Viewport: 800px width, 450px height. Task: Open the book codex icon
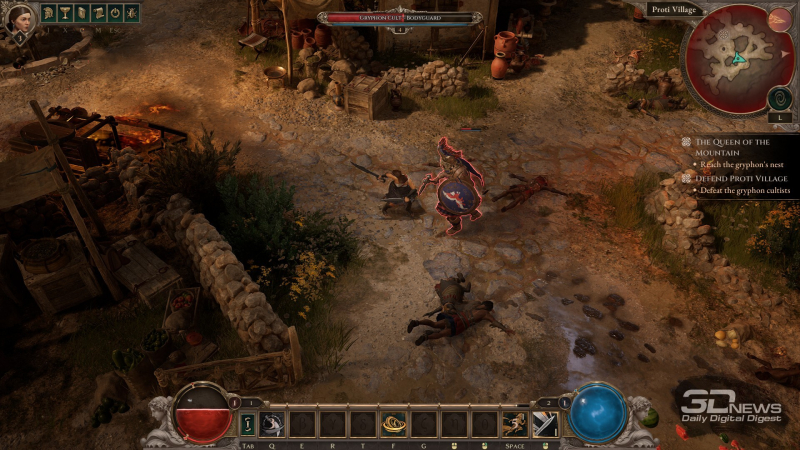(80, 14)
